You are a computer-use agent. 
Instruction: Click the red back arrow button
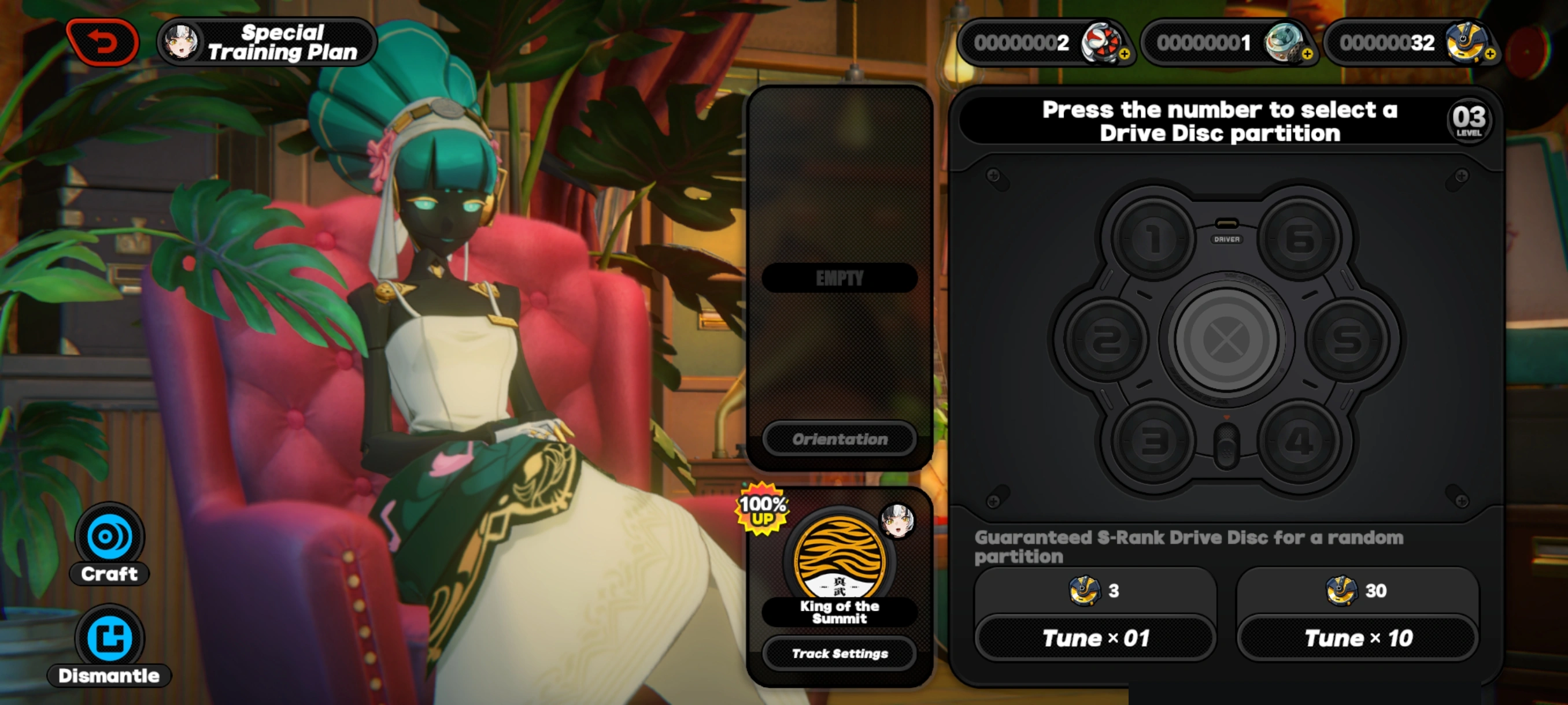tap(102, 42)
